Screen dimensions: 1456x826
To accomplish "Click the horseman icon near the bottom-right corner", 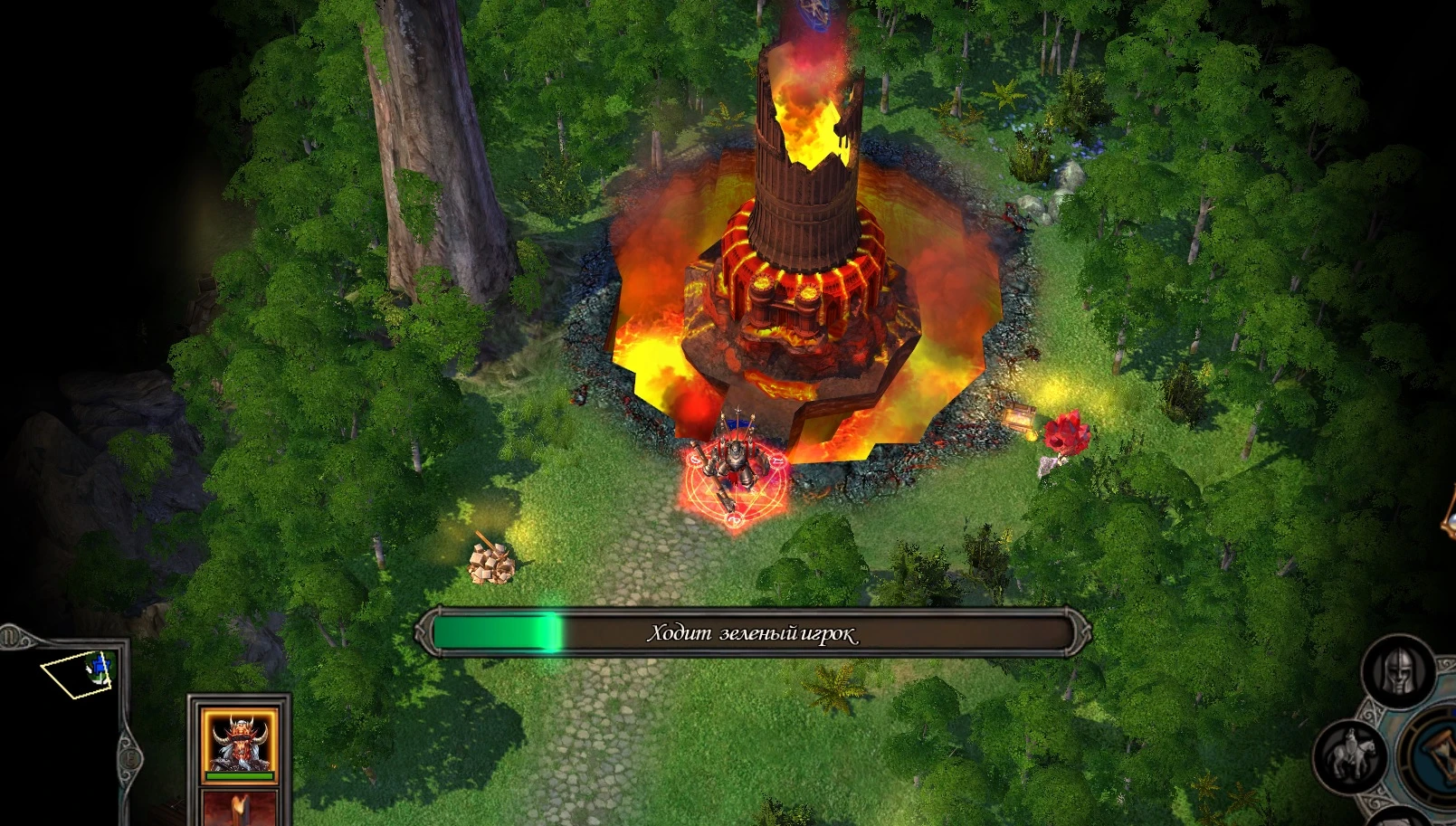I will click(1352, 753).
